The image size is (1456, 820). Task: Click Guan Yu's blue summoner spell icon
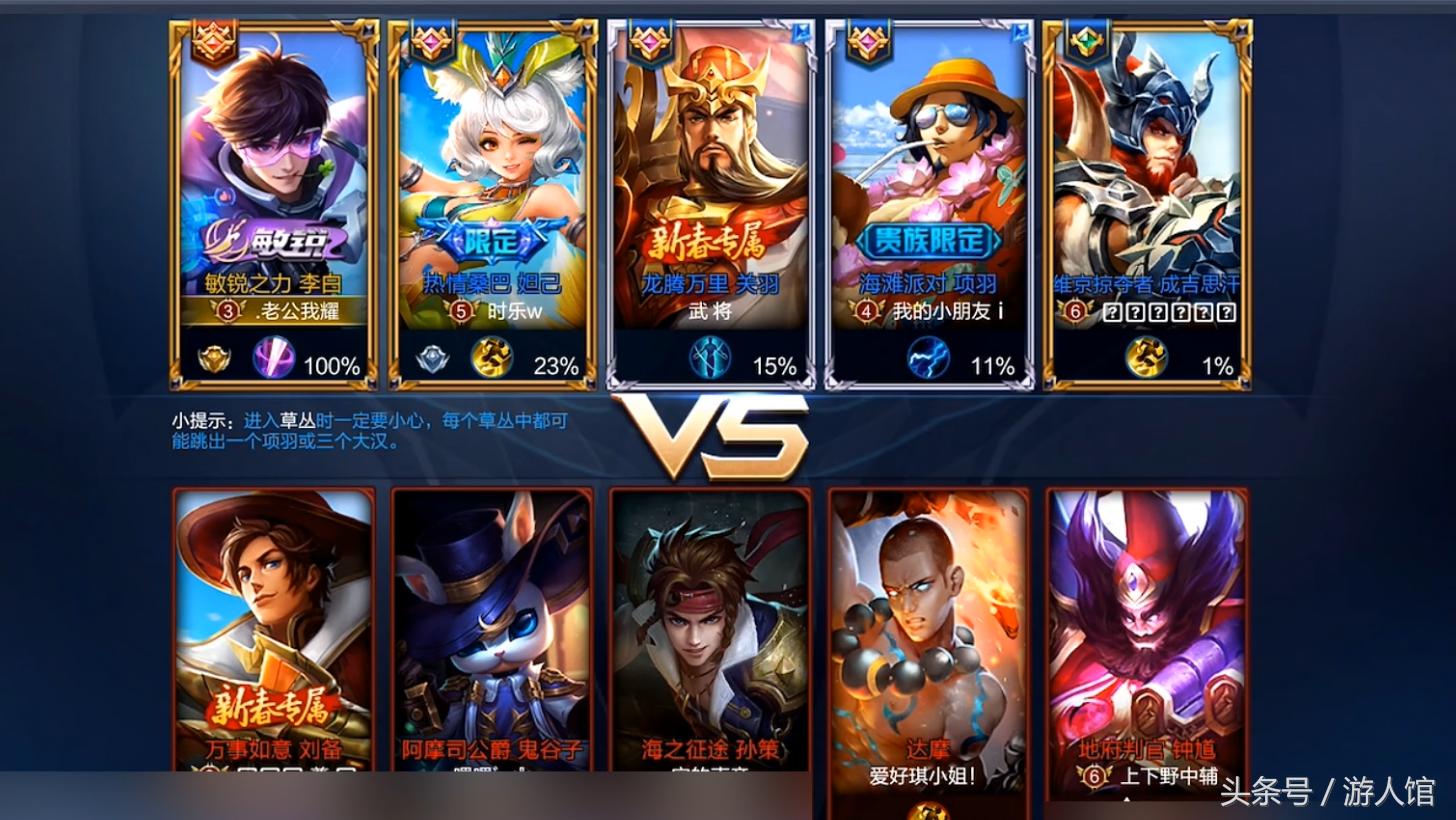[x=710, y=358]
